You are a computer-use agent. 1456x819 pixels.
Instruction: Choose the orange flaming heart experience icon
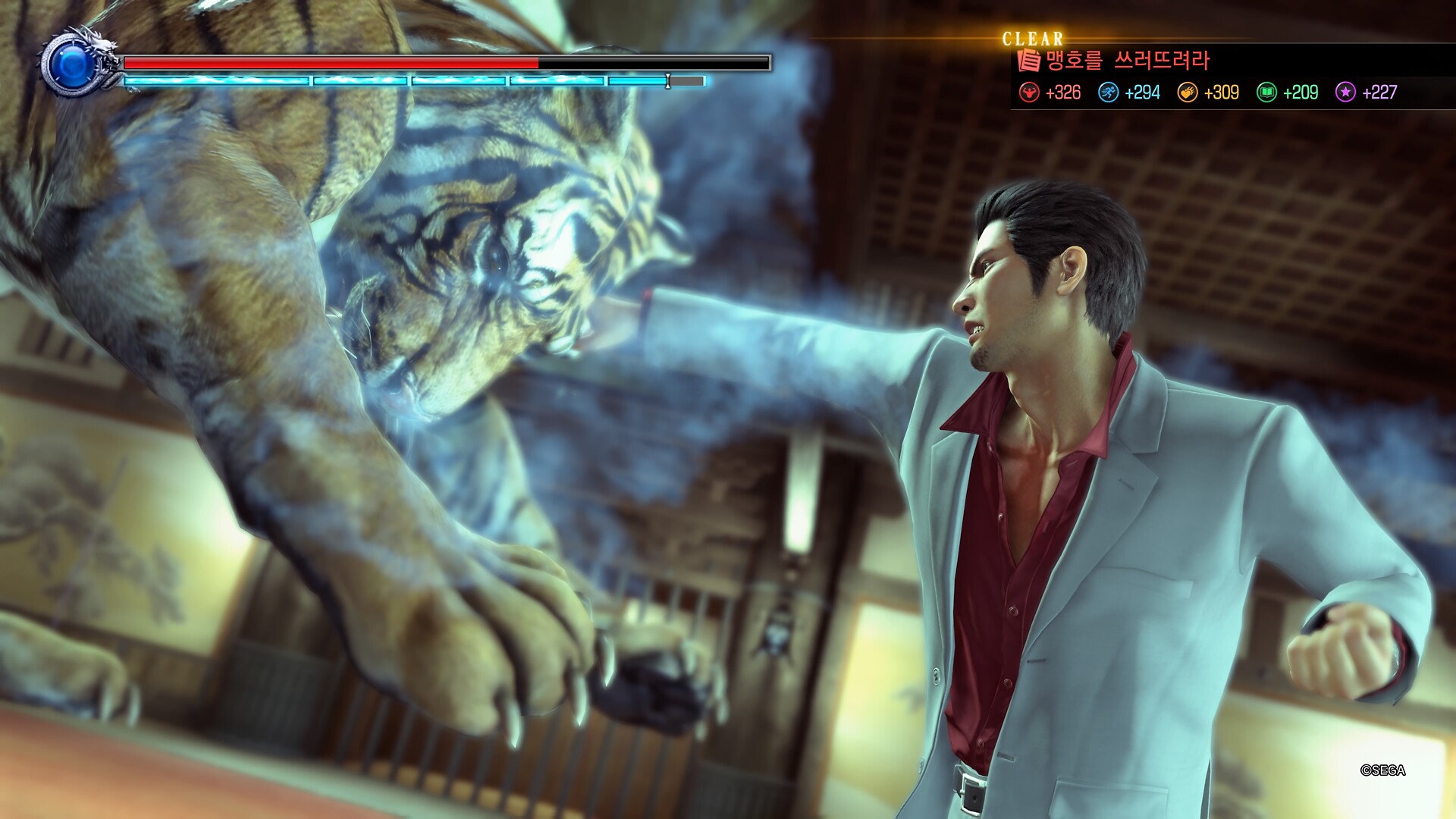pos(1188,93)
